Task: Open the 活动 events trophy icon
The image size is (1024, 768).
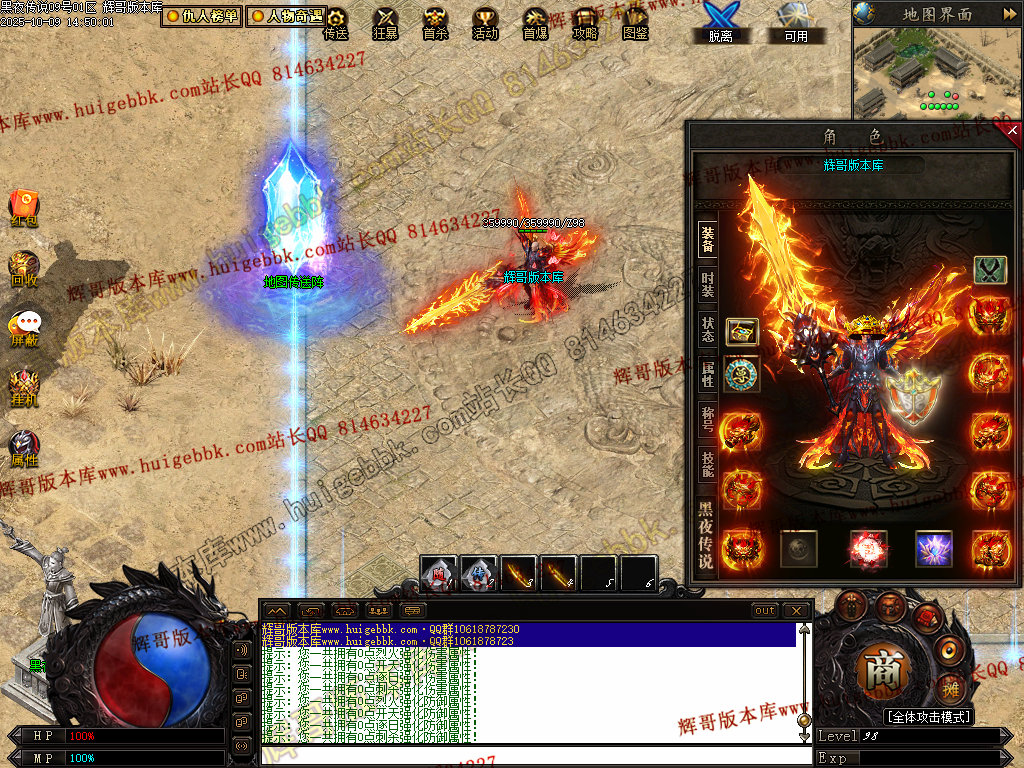Action: [x=485, y=22]
